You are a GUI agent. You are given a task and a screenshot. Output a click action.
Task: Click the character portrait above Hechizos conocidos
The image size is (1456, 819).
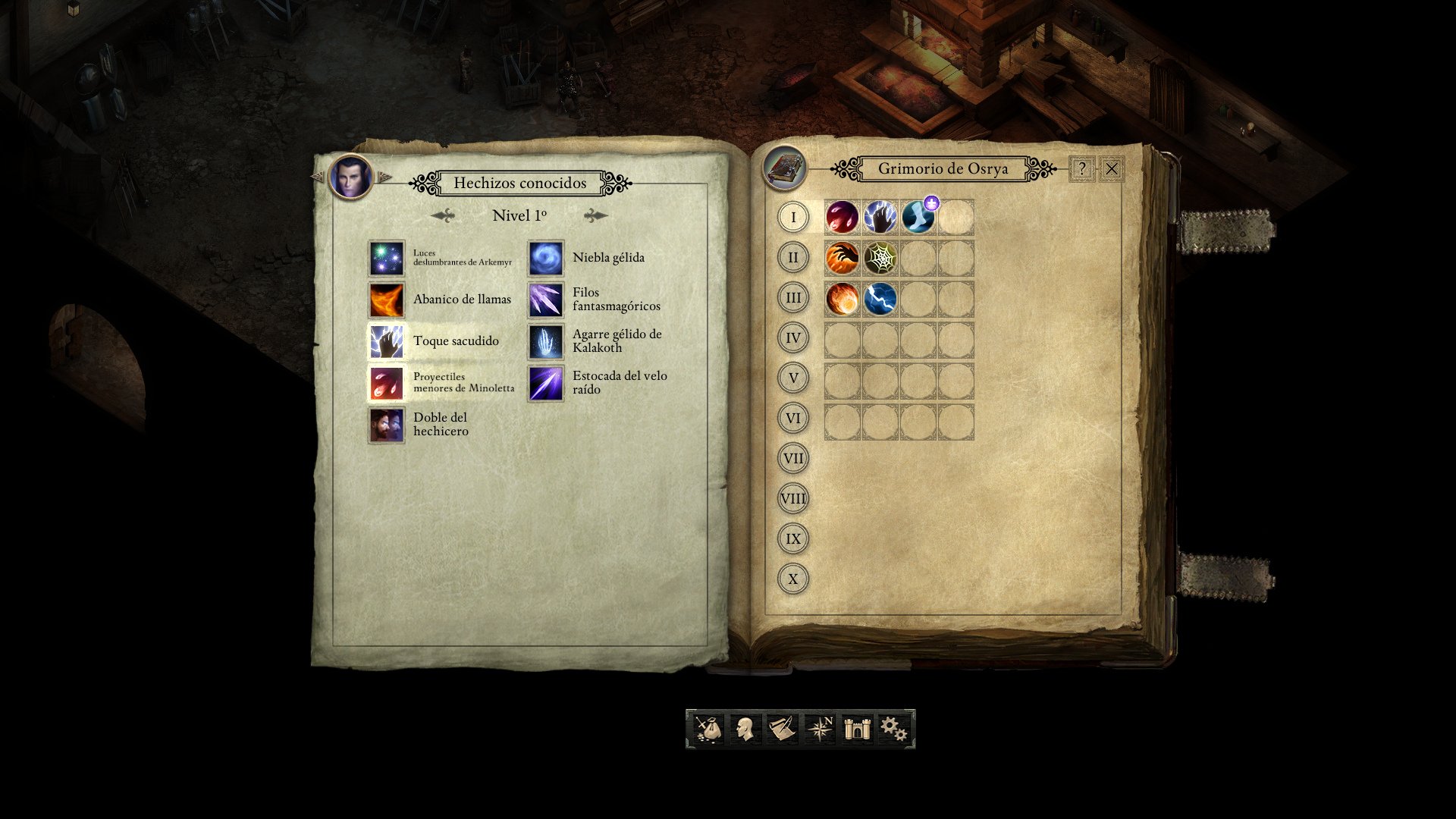pyautogui.click(x=353, y=177)
